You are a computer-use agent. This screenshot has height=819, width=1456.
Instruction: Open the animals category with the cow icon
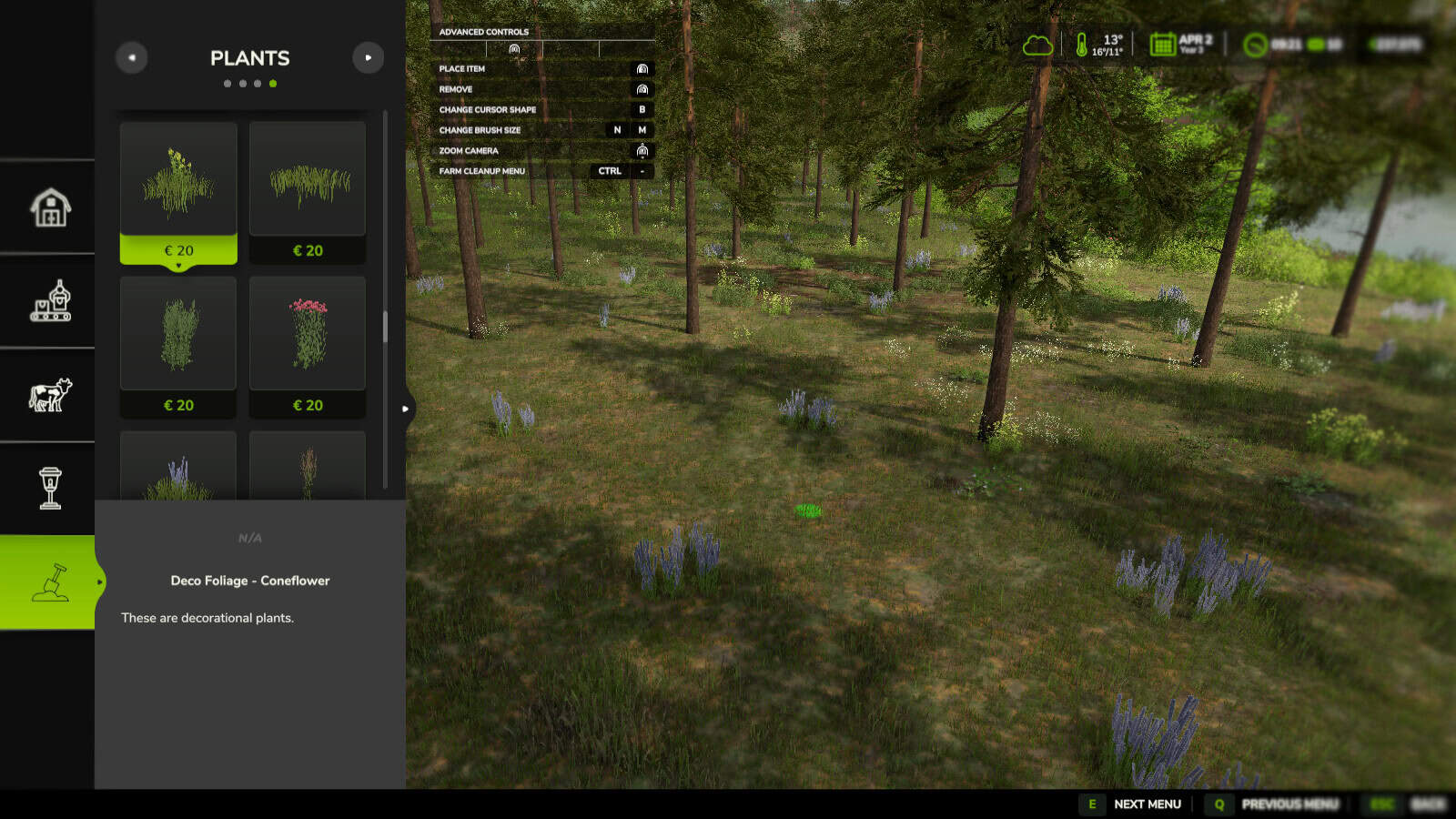(x=51, y=394)
